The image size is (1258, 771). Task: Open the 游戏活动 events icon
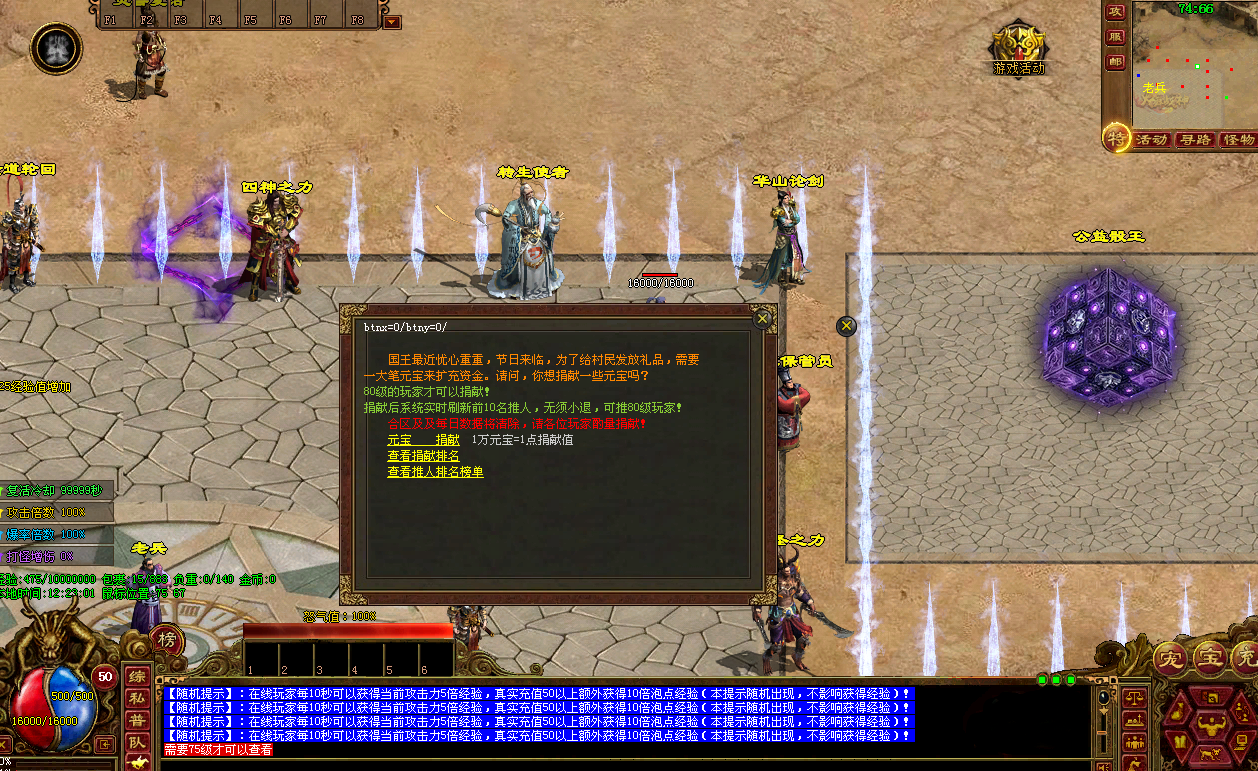(1018, 48)
